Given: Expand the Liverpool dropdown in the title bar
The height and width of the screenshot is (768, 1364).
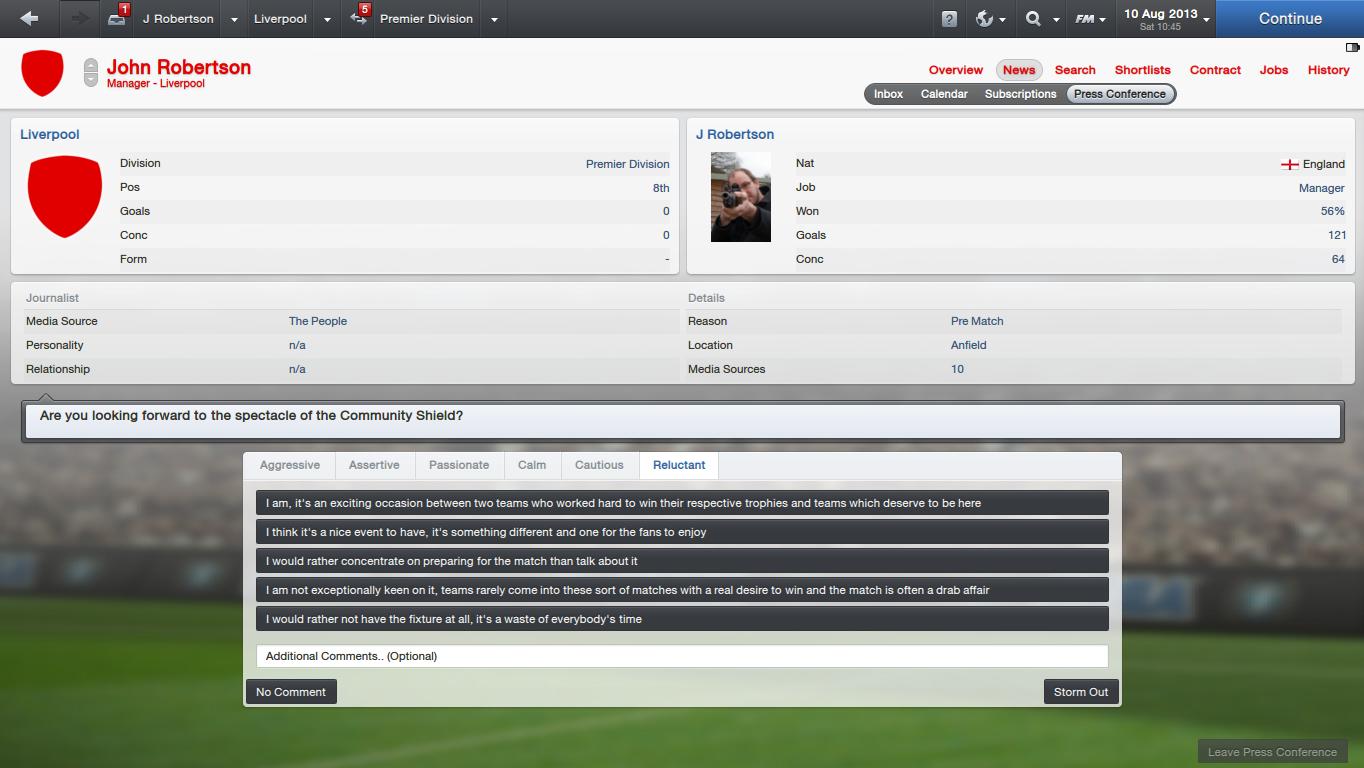Looking at the screenshot, I should 326,19.
